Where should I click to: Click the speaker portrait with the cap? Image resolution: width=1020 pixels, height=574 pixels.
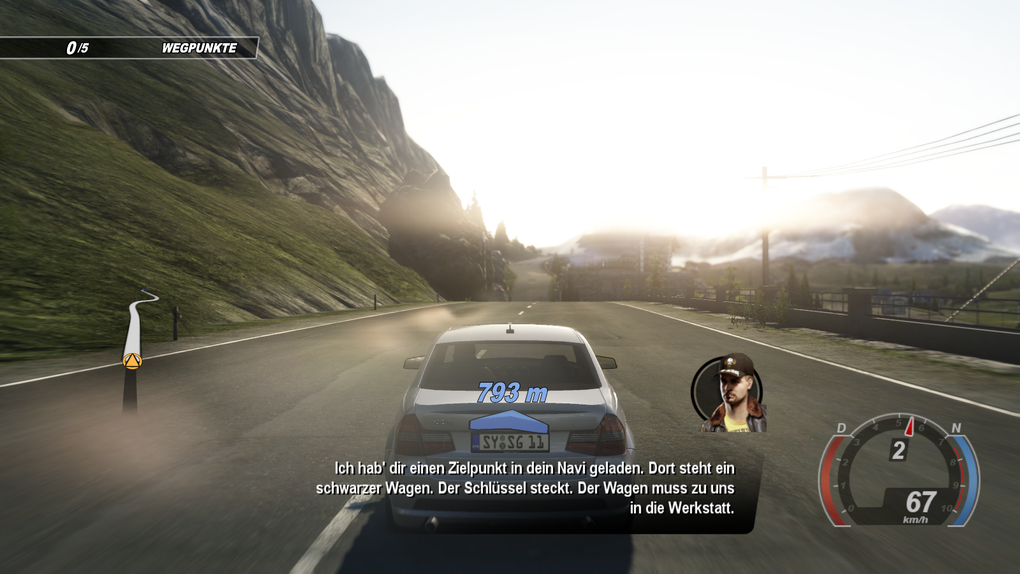[730, 393]
